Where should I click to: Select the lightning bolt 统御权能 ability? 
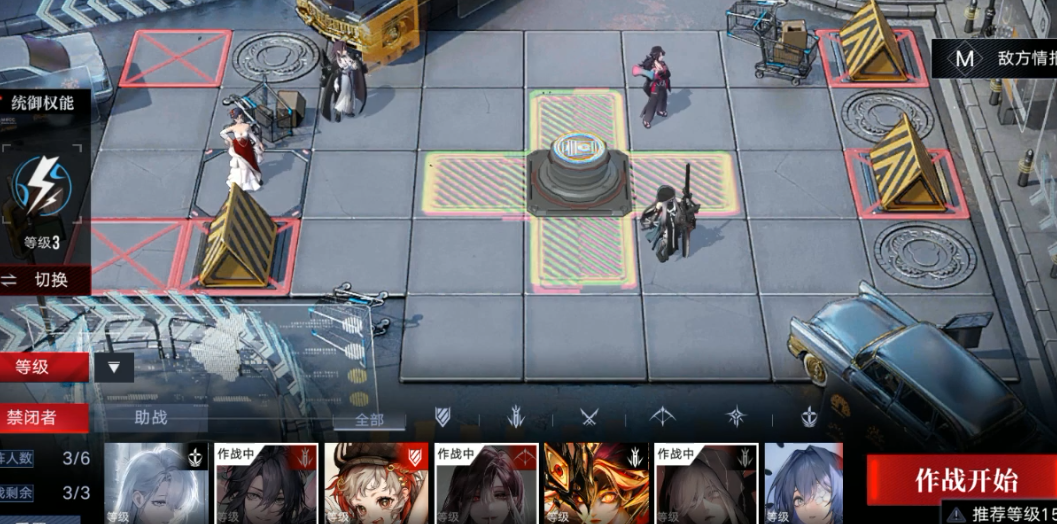pyautogui.click(x=43, y=188)
